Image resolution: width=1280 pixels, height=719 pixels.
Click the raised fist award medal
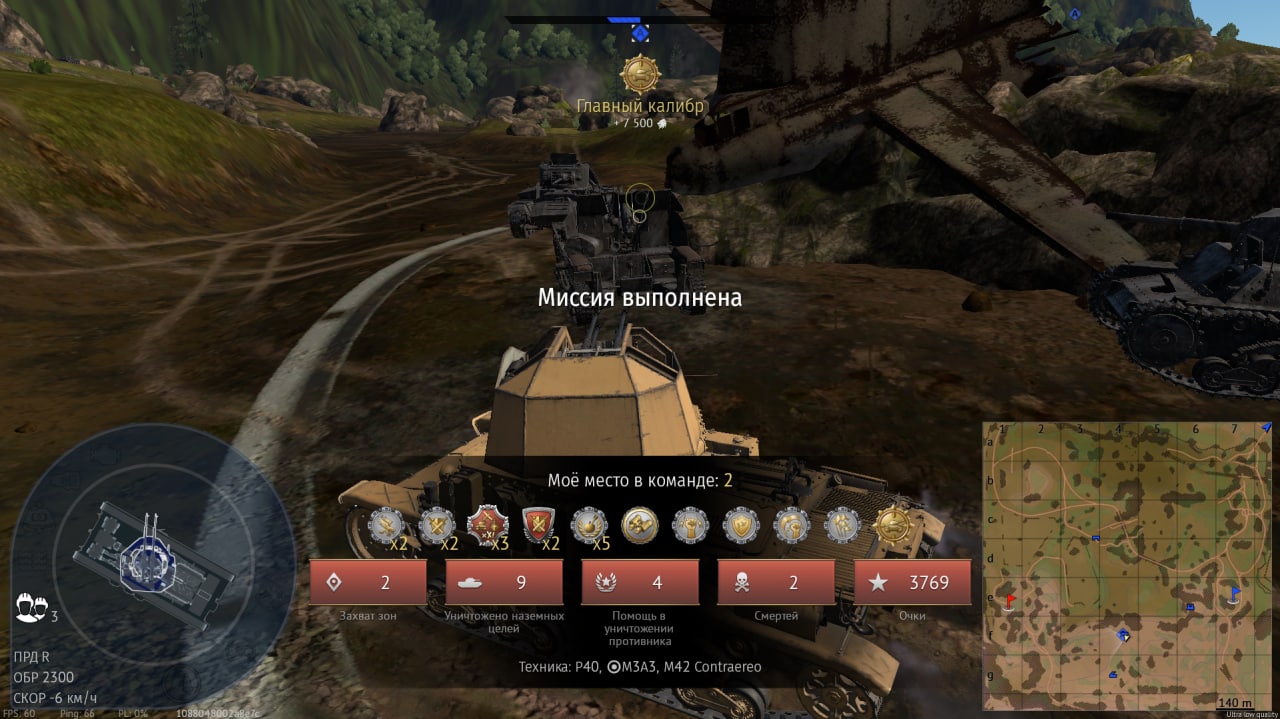coord(691,525)
